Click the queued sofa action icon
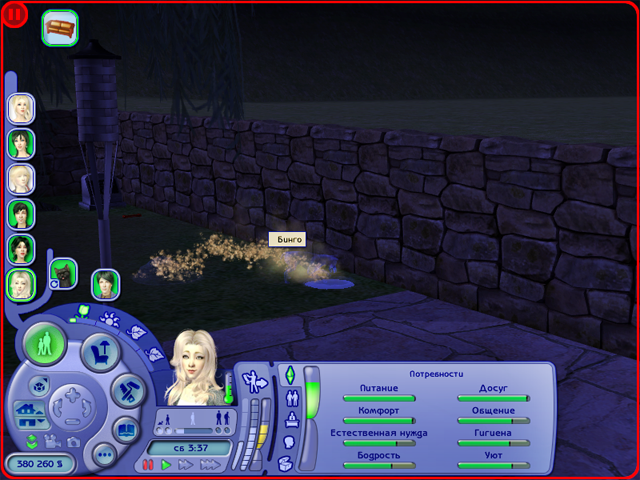640x480 pixels. 60,27
